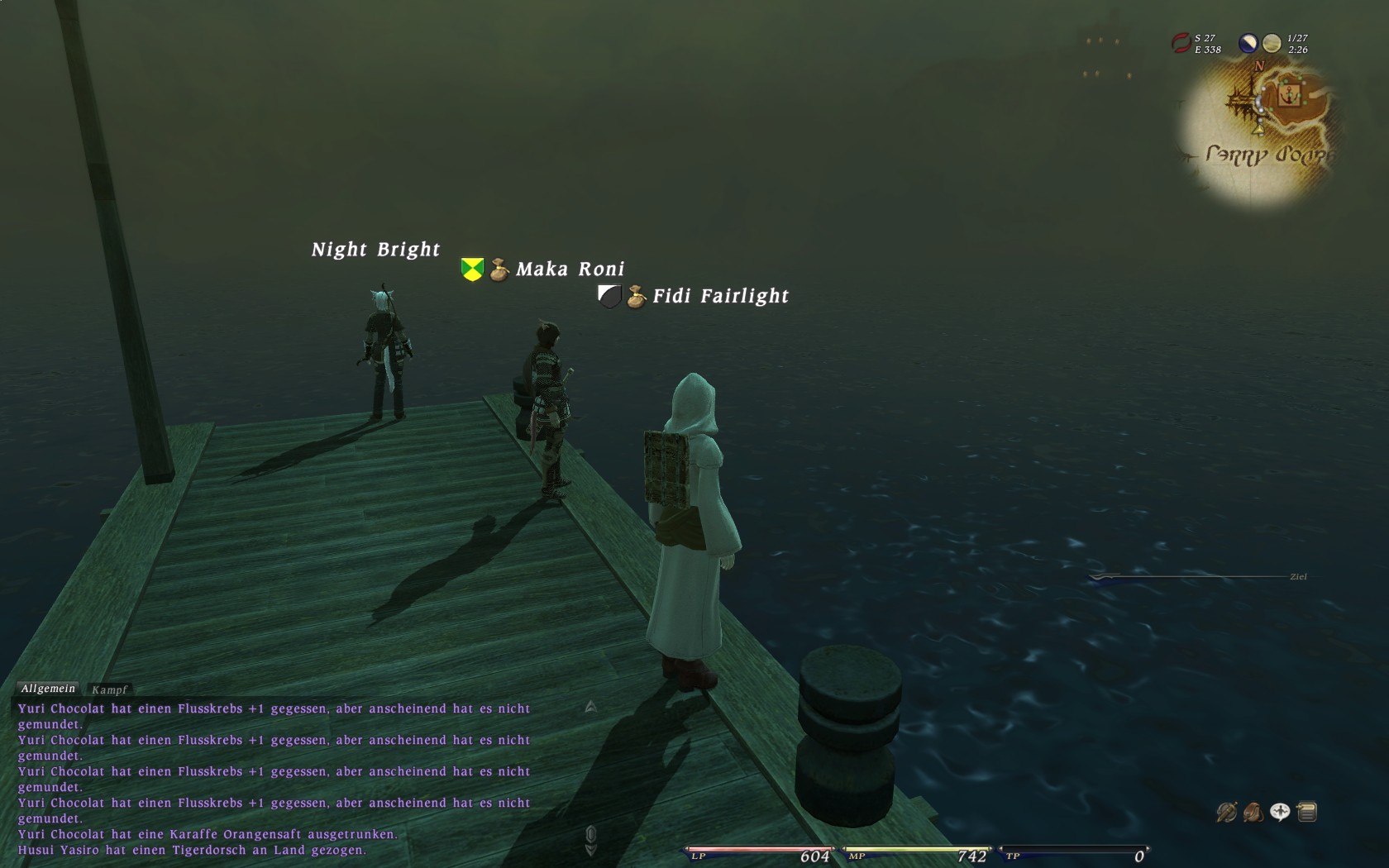
Task: Open the main menu list icon
Action: click(x=1307, y=813)
